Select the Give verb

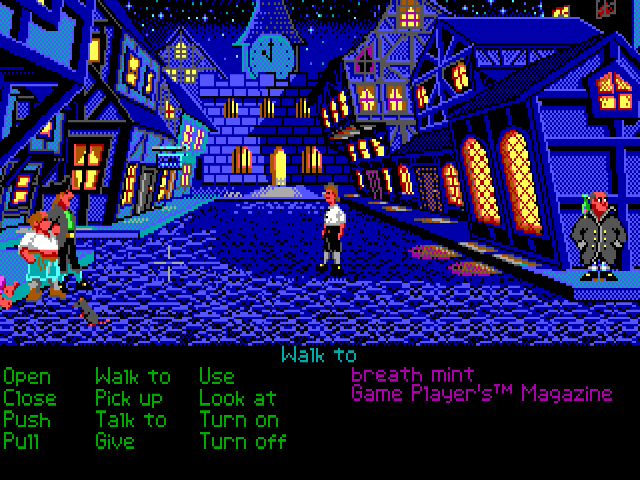point(117,440)
